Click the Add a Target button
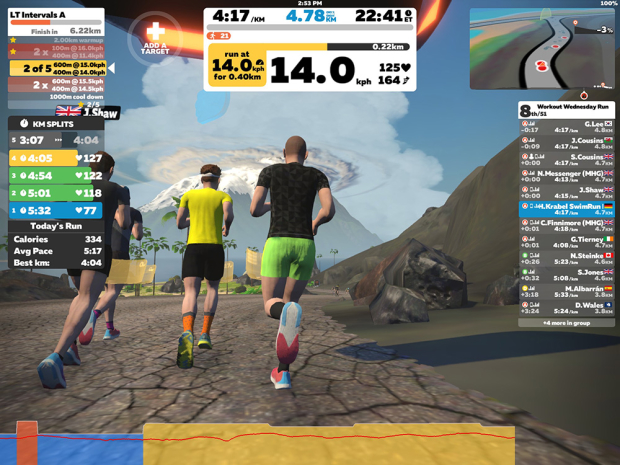 point(155,37)
